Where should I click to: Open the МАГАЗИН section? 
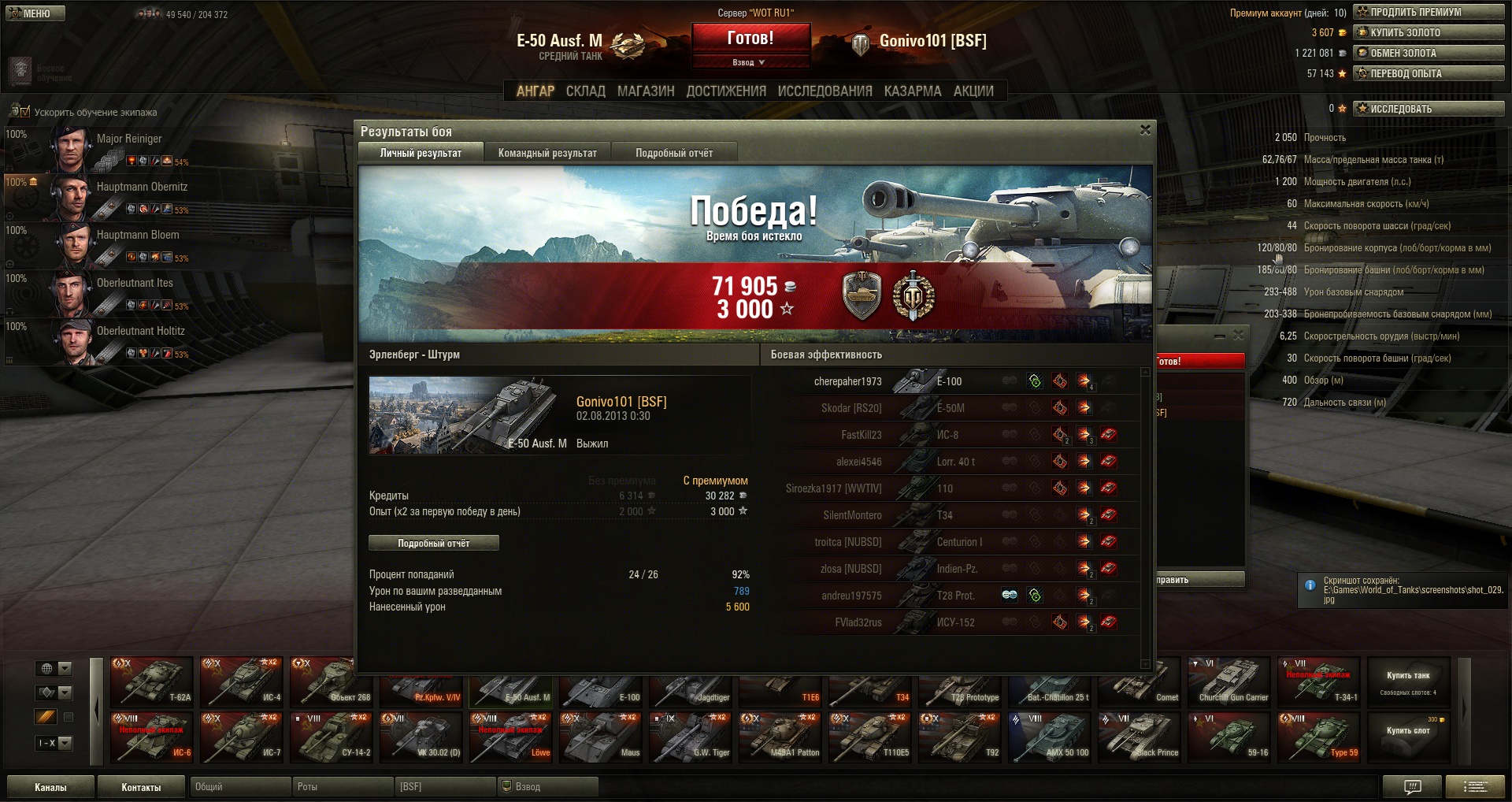[x=646, y=91]
